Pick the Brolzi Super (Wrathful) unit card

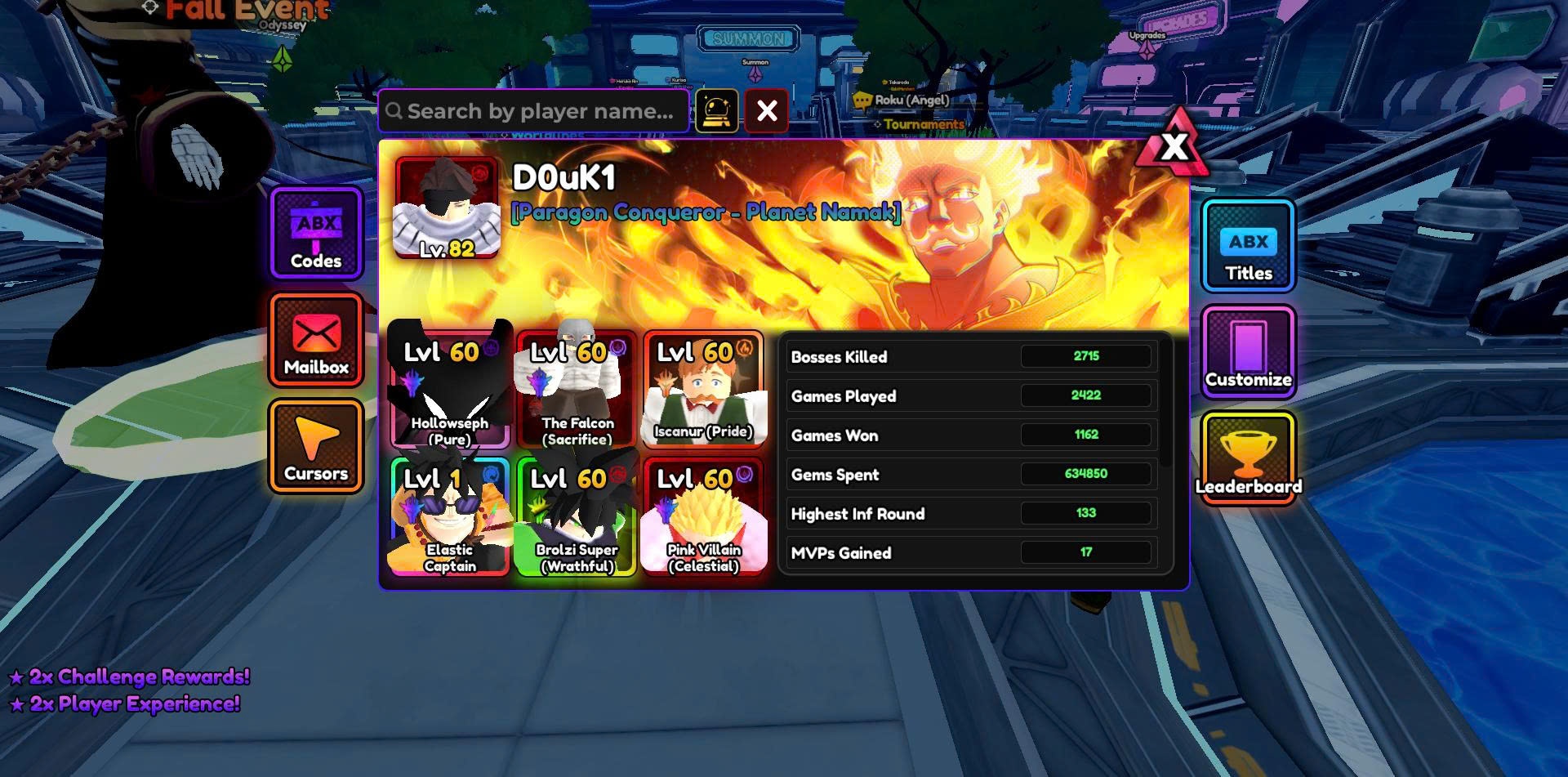pyautogui.click(x=577, y=516)
